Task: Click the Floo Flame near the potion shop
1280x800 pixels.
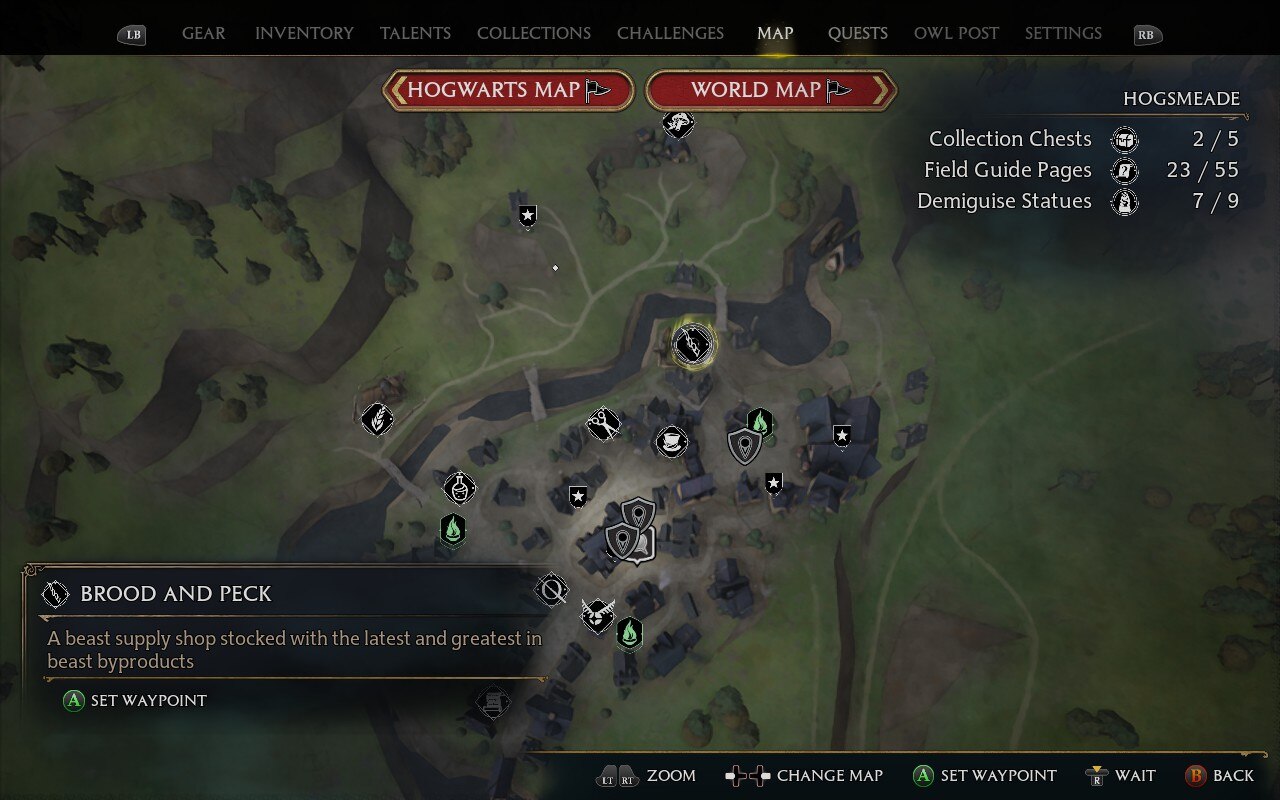Action: [x=451, y=531]
